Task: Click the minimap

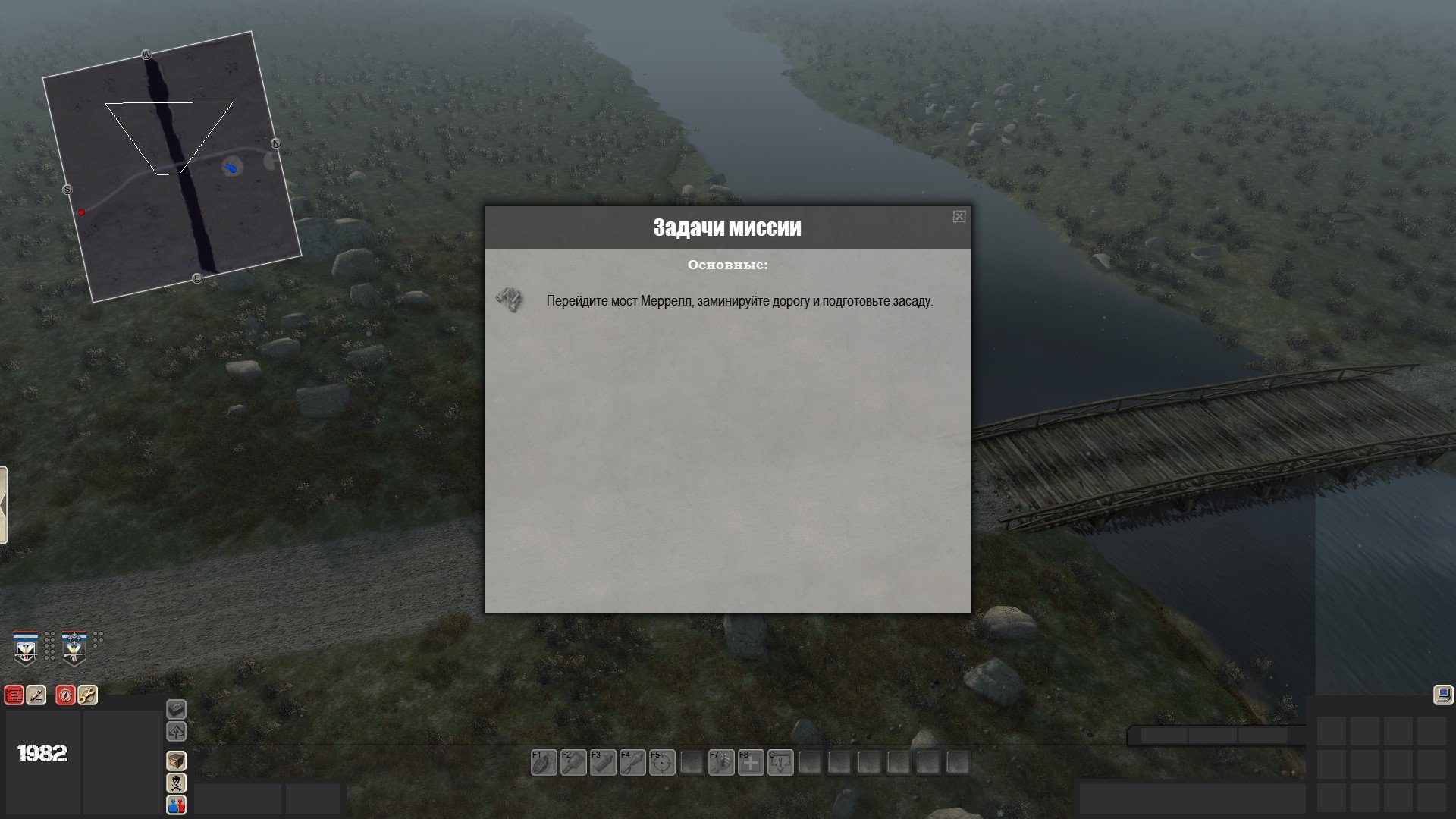Action: [x=171, y=167]
